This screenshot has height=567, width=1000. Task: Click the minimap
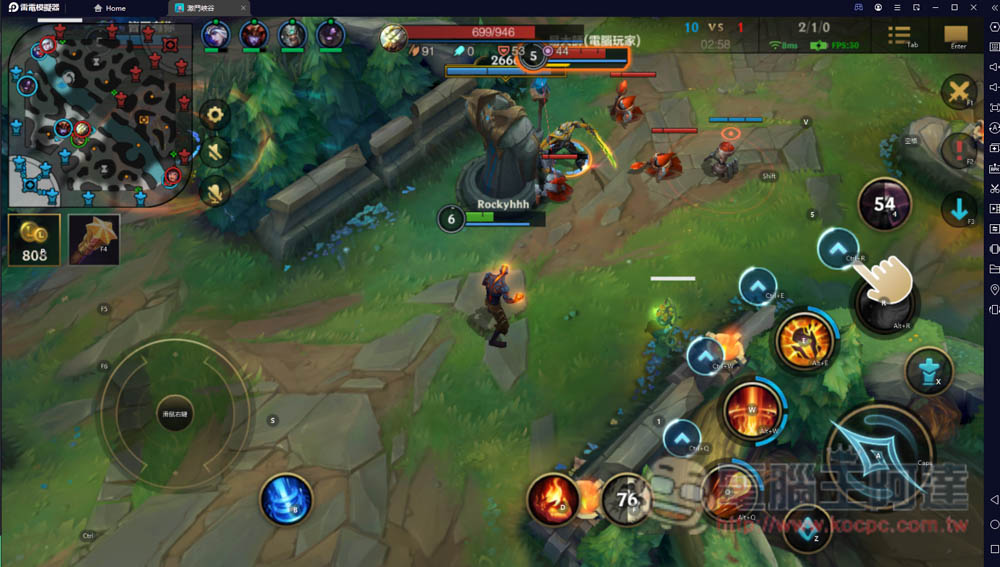[x=98, y=110]
